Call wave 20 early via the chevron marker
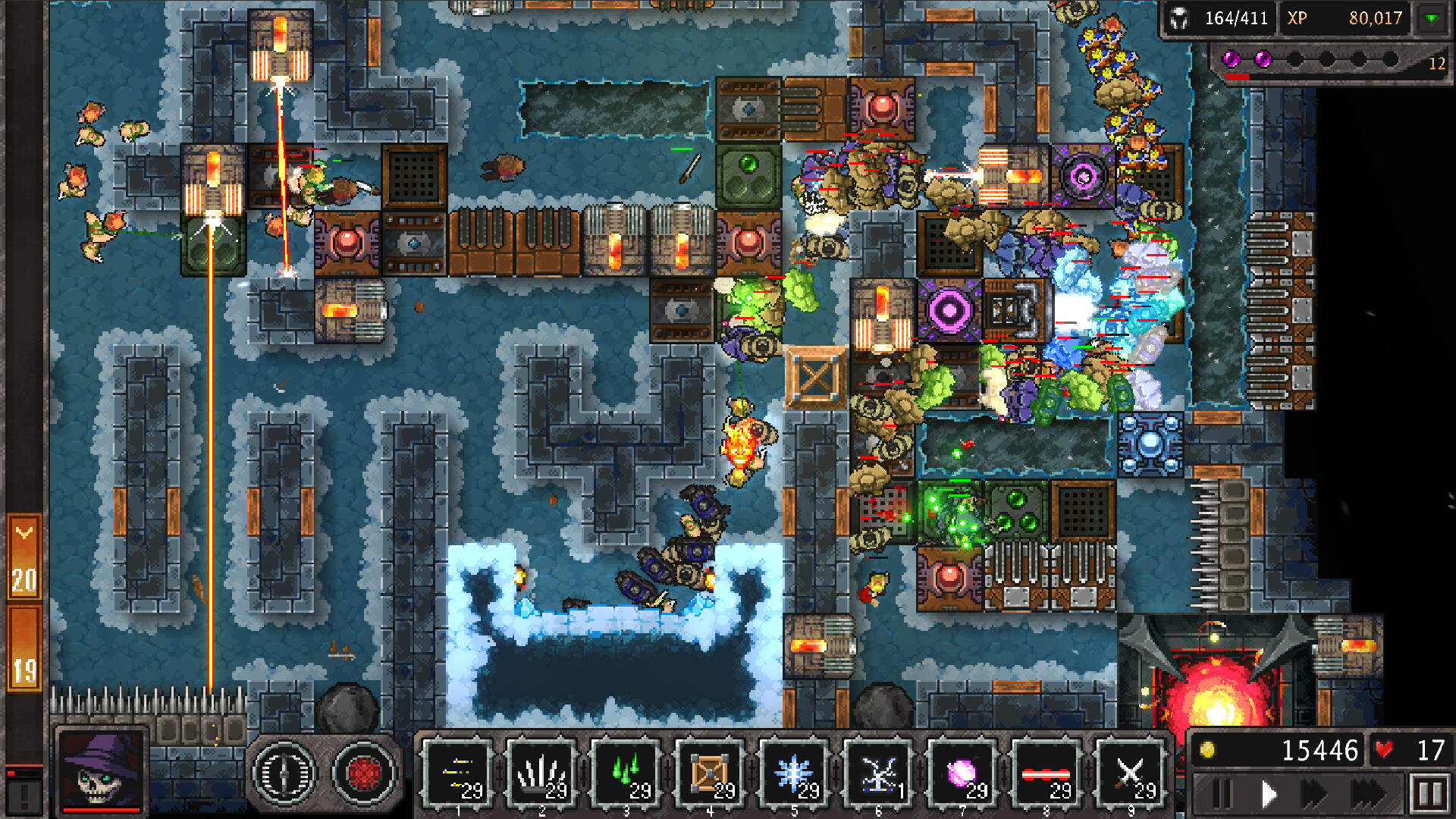 point(23,531)
